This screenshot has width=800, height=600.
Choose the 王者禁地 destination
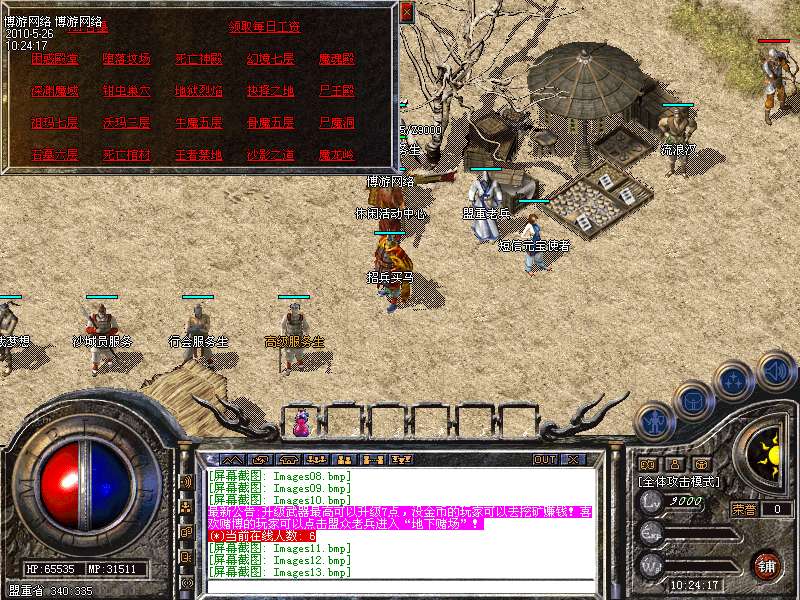point(198,155)
